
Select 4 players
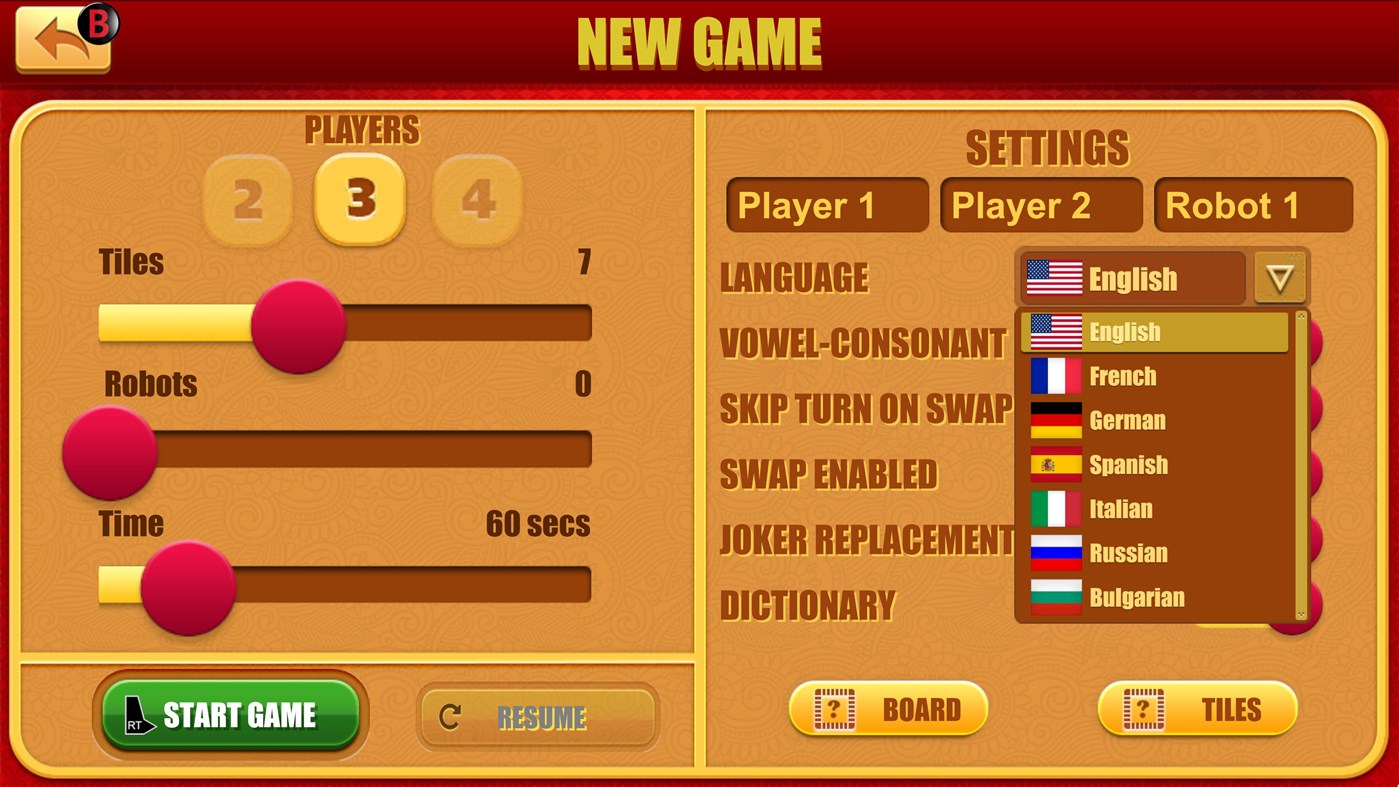(475, 198)
